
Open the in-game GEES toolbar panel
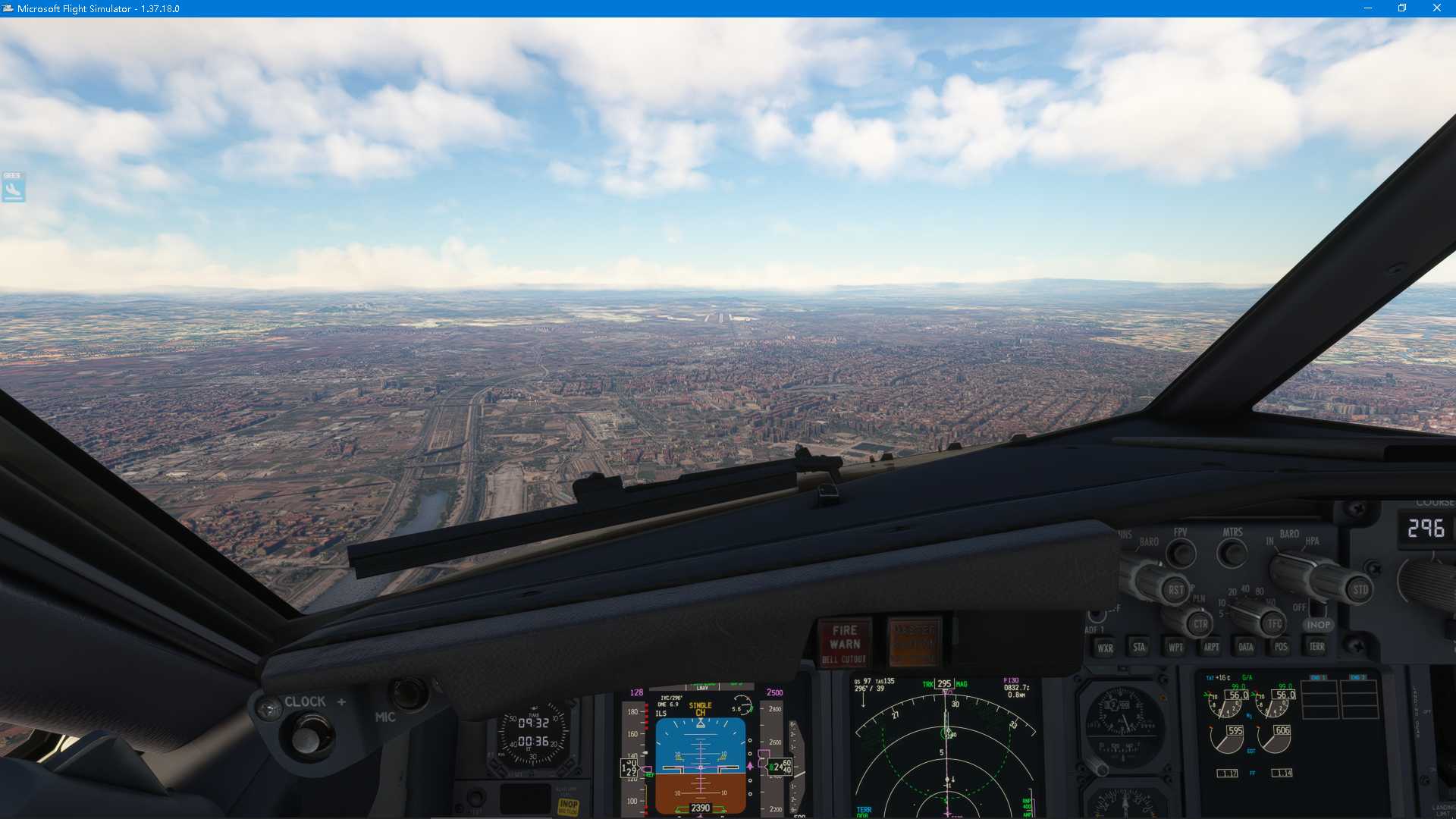(13, 188)
